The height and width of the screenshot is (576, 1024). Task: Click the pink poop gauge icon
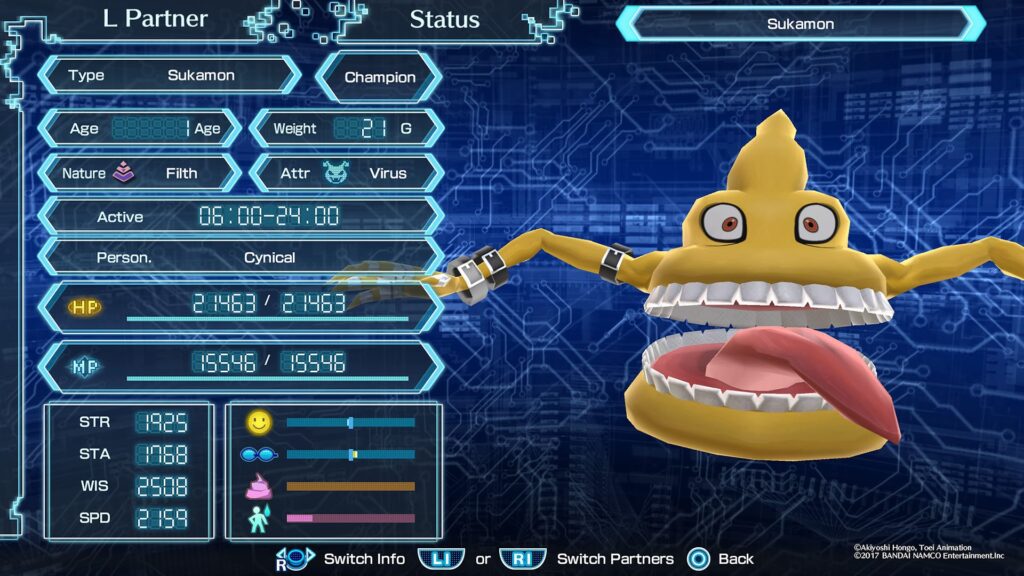click(x=259, y=487)
